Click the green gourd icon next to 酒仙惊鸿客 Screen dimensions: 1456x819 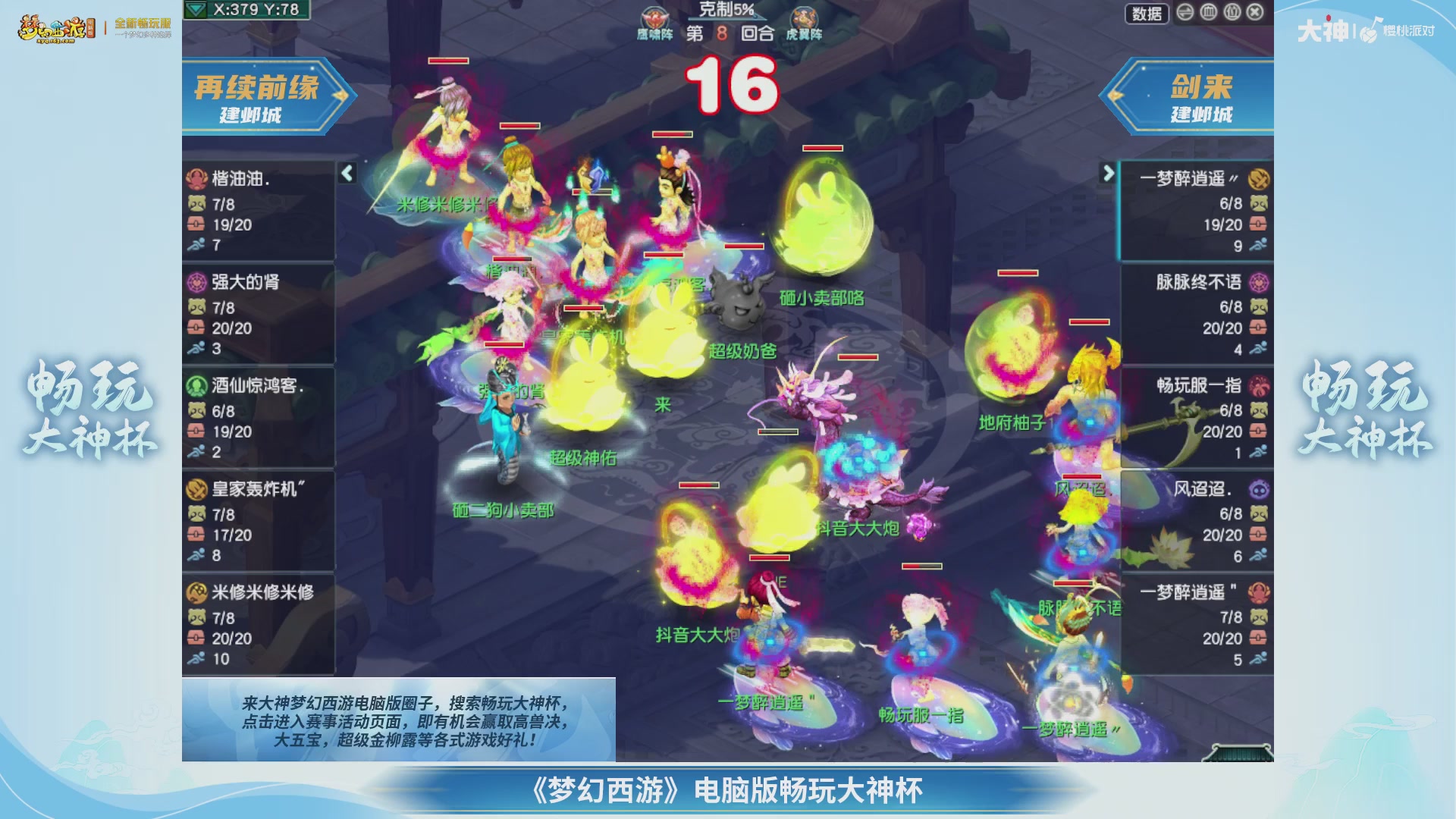[x=196, y=385]
